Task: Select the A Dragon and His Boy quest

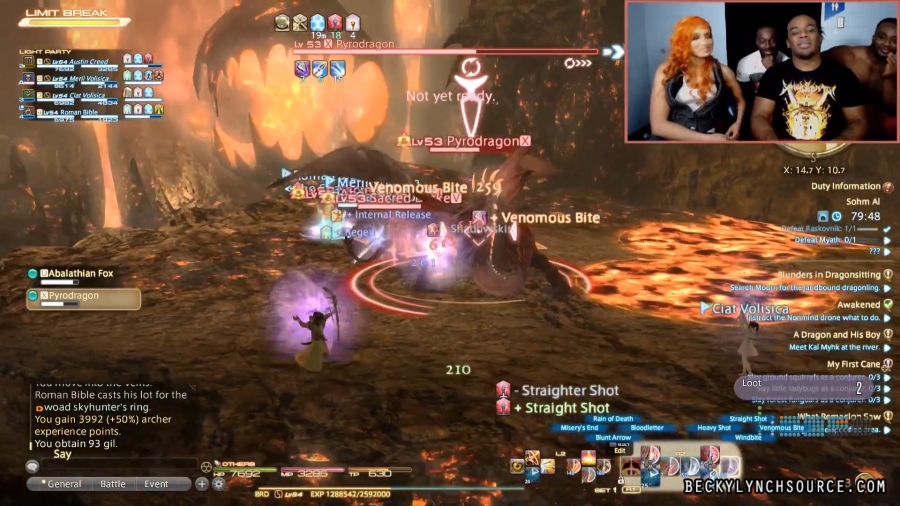Action: pos(836,335)
